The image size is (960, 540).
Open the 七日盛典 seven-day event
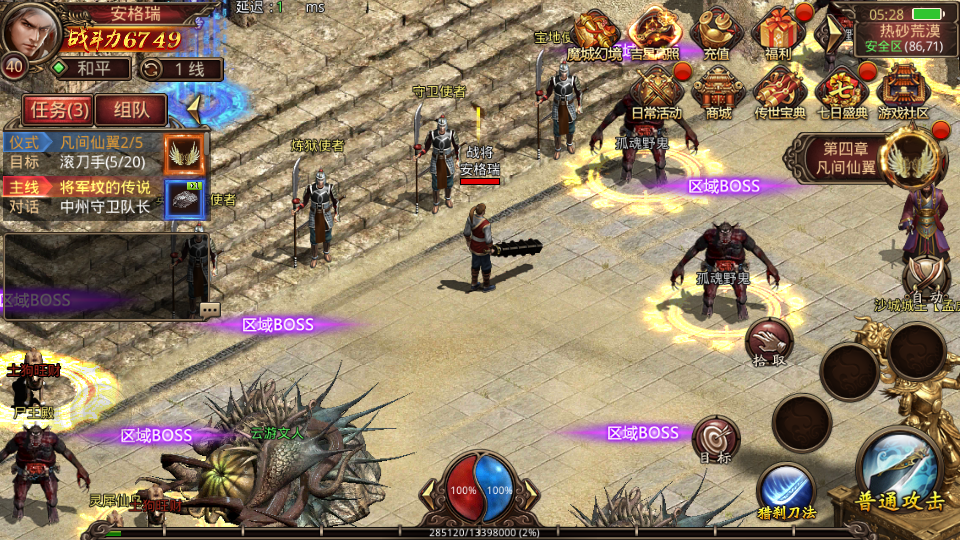tap(841, 92)
